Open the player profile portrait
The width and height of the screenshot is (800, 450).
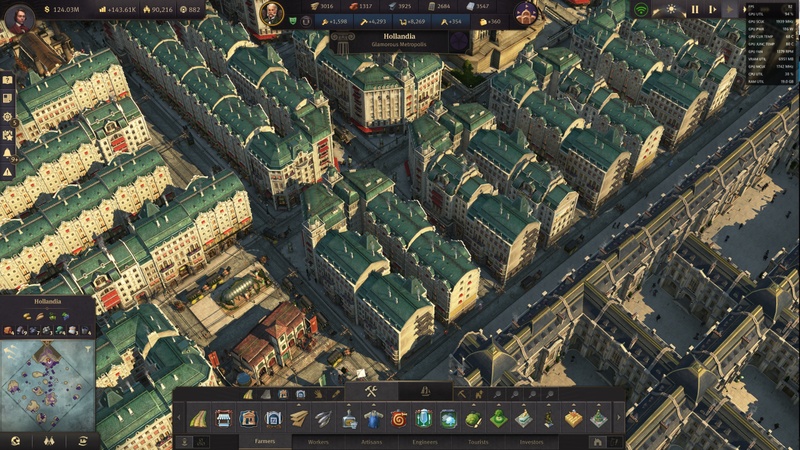click(22, 22)
